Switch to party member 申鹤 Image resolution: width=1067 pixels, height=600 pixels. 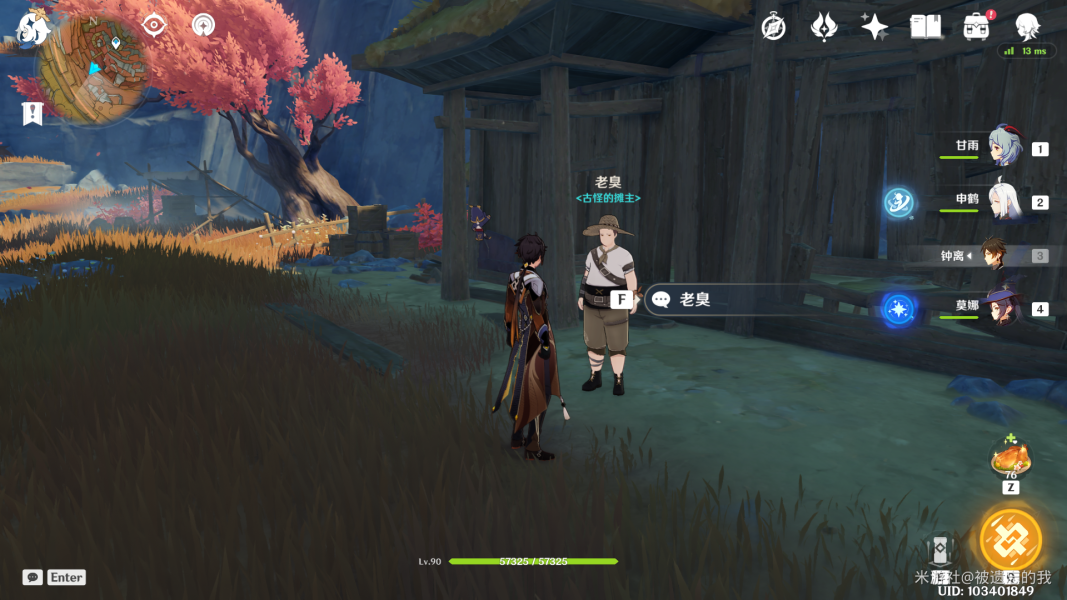coord(1003,201)
